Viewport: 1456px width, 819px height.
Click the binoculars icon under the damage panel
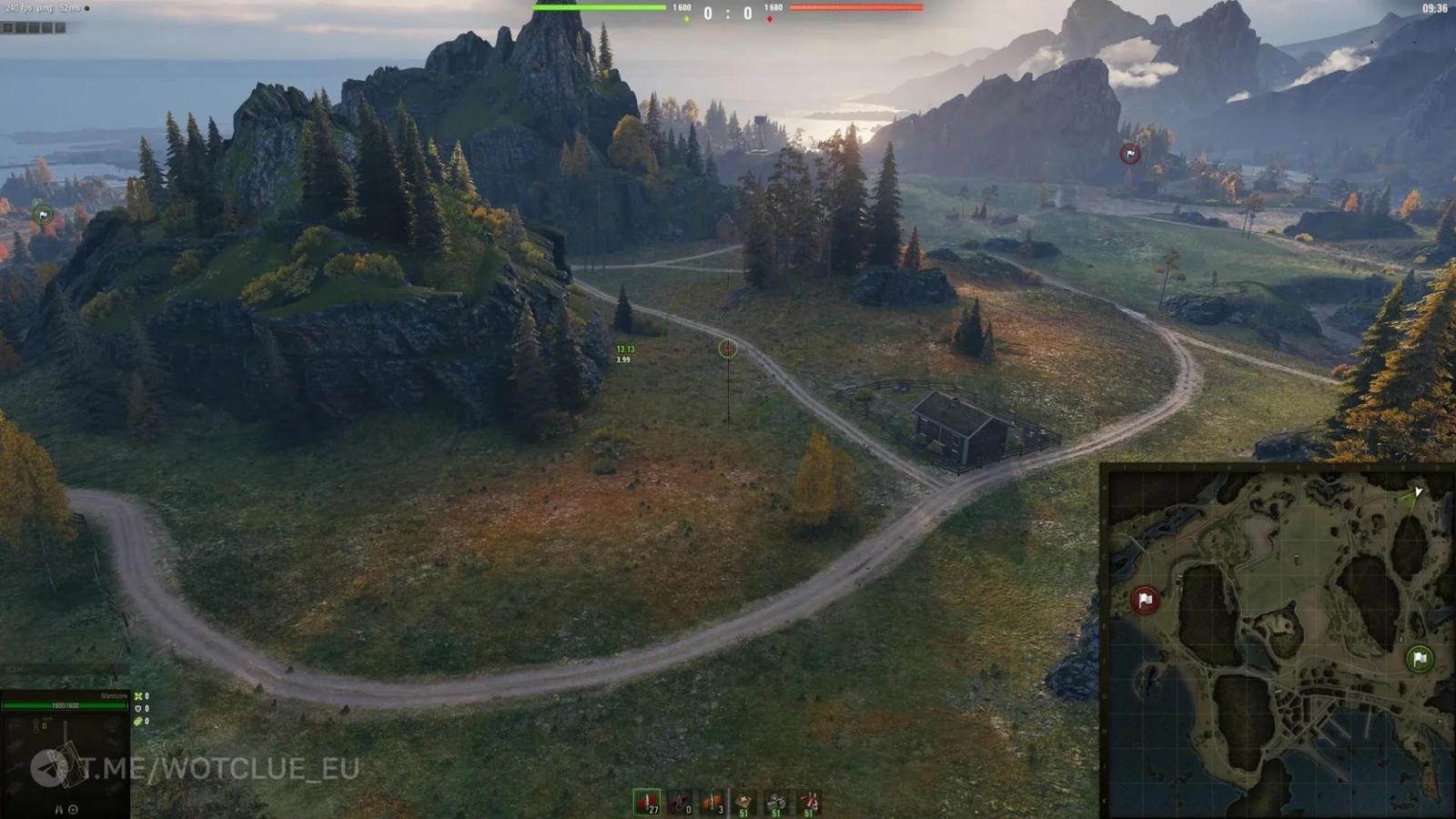(x=58, y=809)
